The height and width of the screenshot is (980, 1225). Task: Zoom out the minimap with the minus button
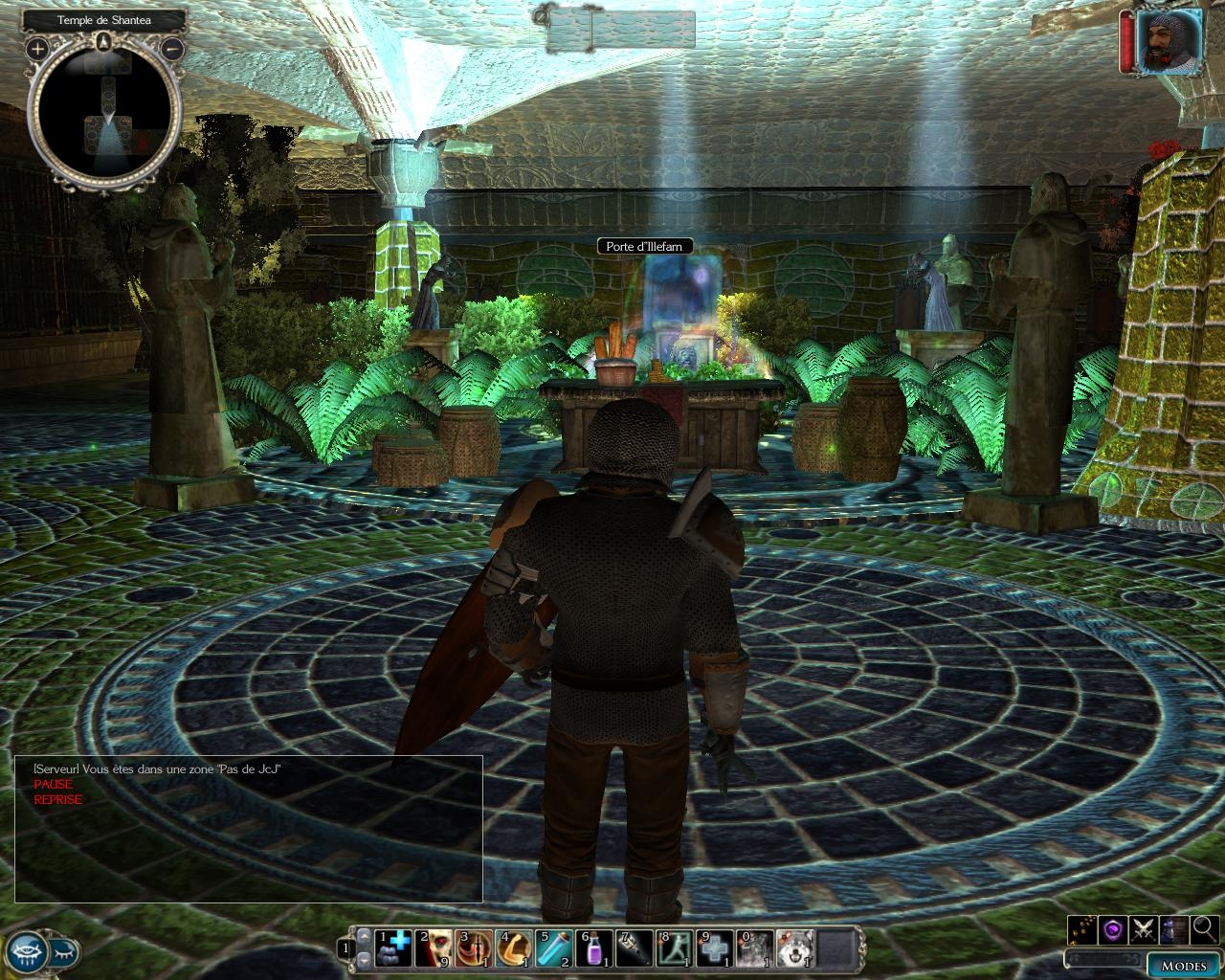[x=173, y=48]
